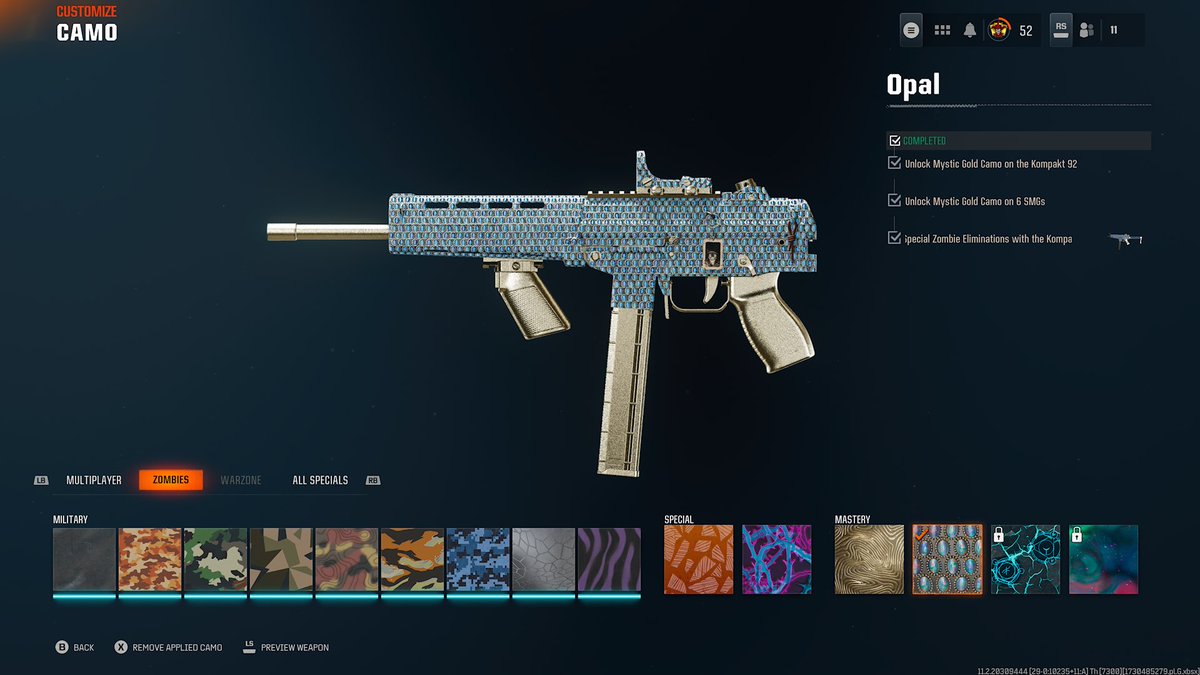The height and width of the screenshot is (675, 1200).
Task: Apply the orange leaf-pattern special camo
Action: (699, 560)
